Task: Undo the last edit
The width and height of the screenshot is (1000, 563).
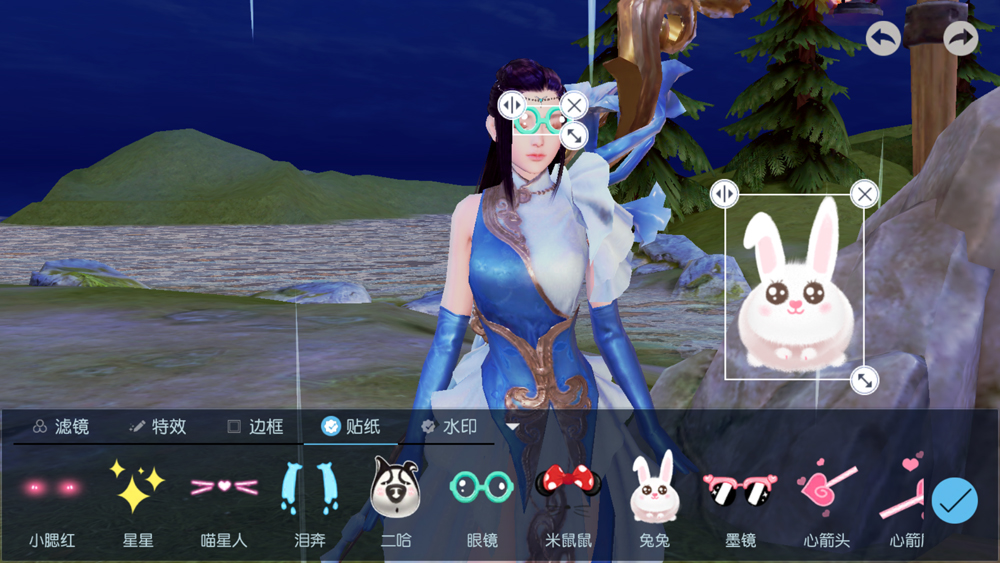Action: click(883, 39)
